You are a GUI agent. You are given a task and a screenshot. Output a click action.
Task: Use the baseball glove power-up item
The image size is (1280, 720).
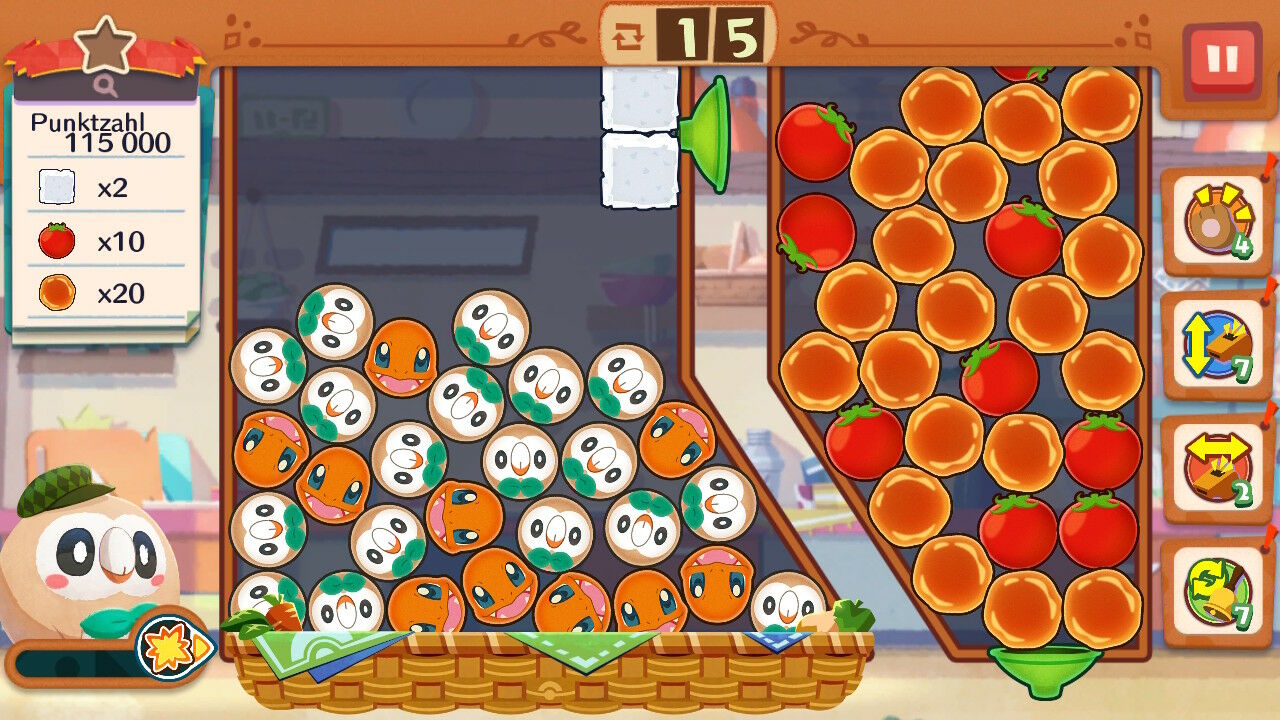point(1216,220)
